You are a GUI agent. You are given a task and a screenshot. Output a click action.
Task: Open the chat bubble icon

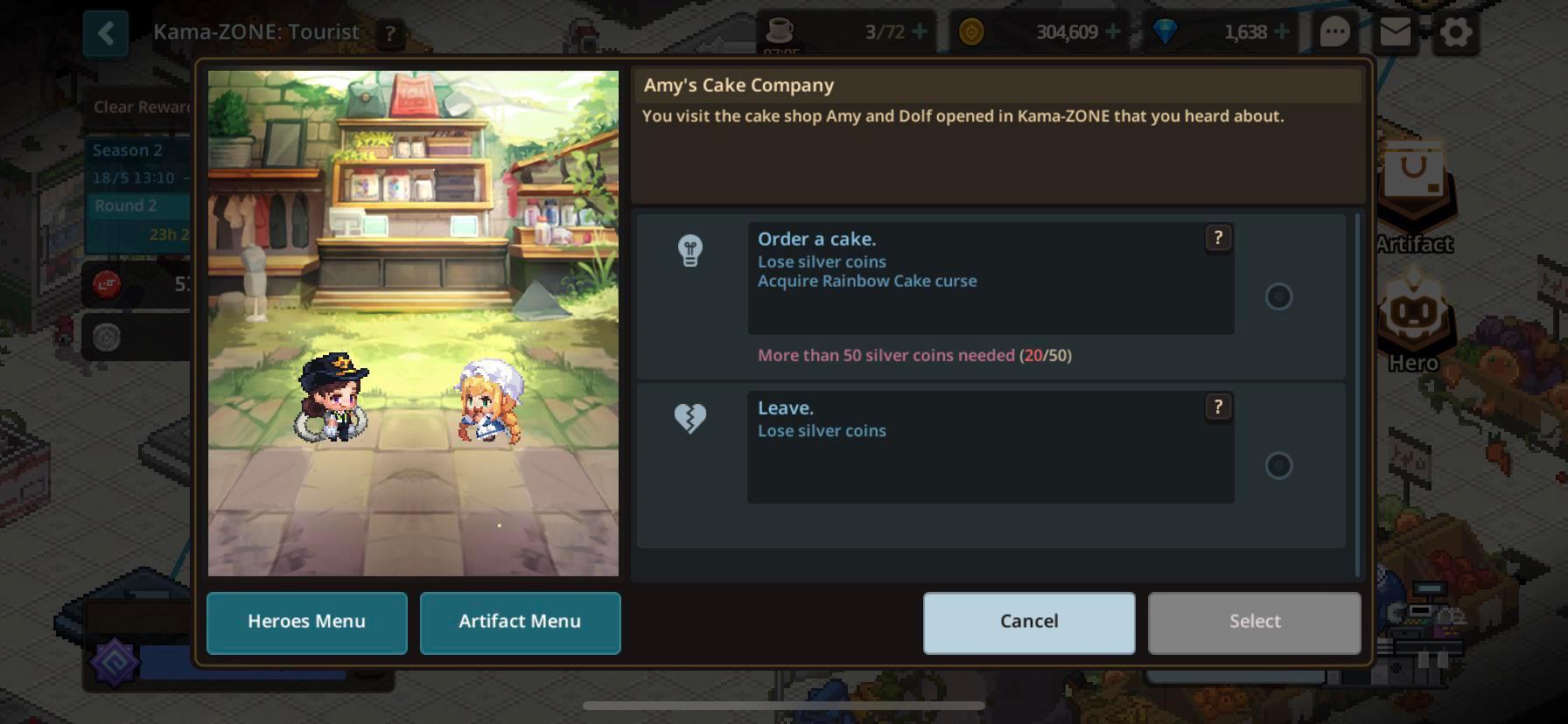click(x=1333, y=31)
